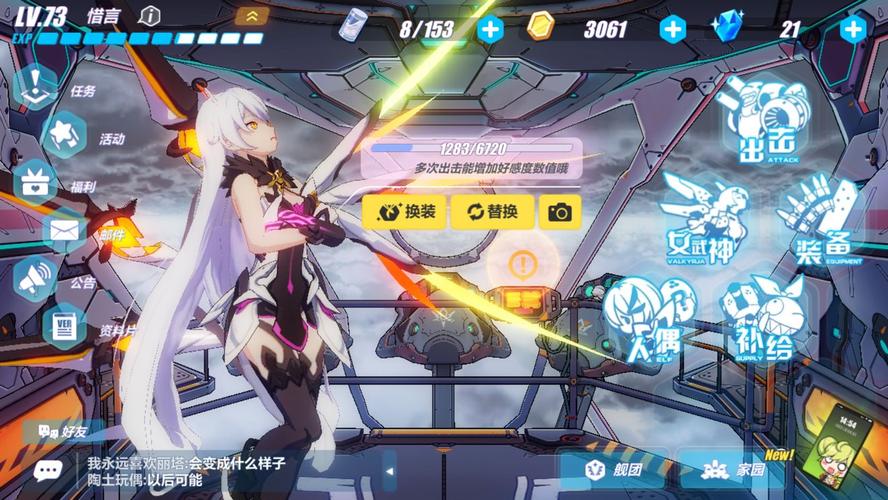This screenshot has height=500, width=888.
Task: Open the 资料片 version info icon
Action: tap(65, 328)
